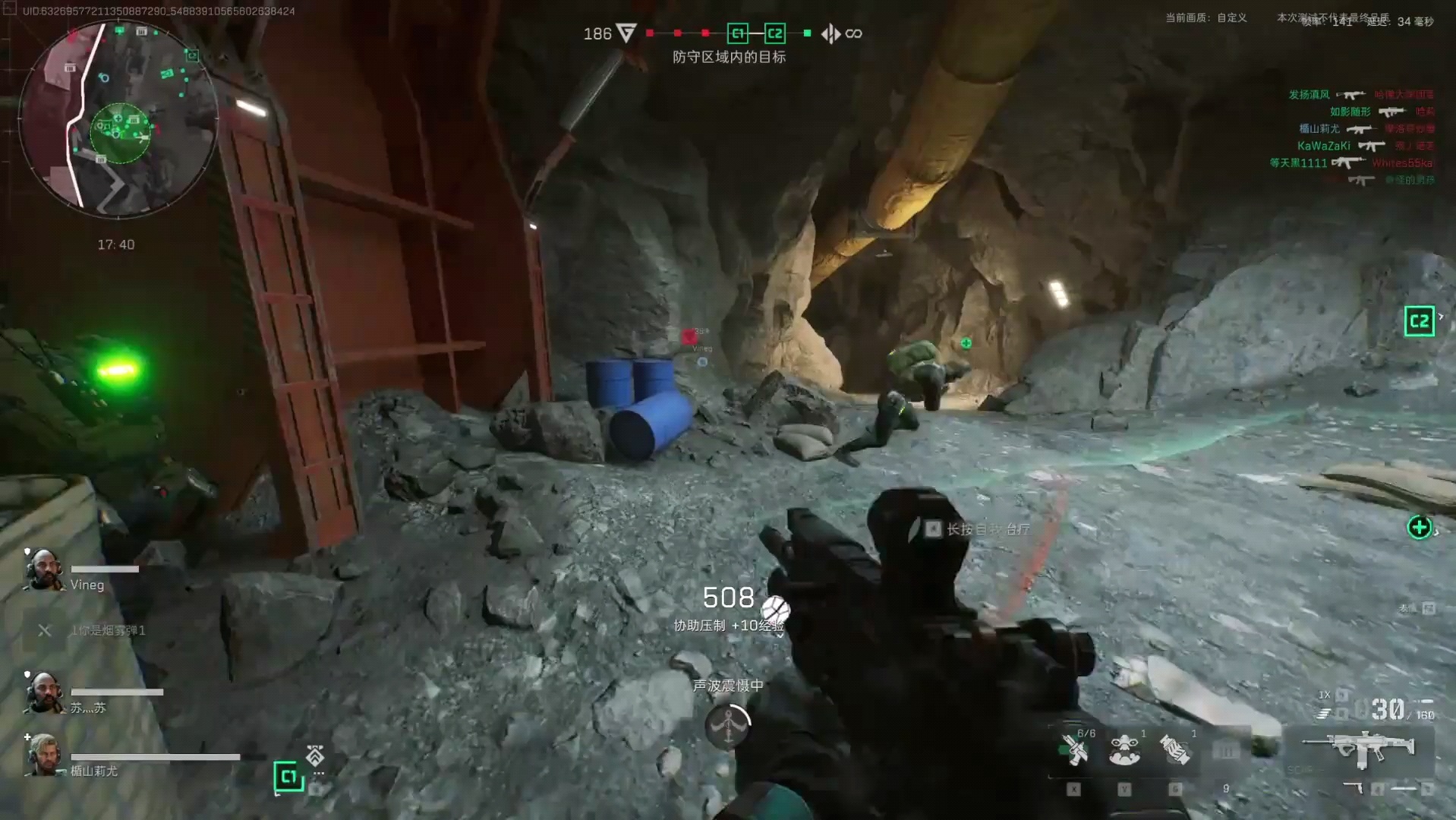Select the primary rifle weapon slot

click(x=1359, y=749)
